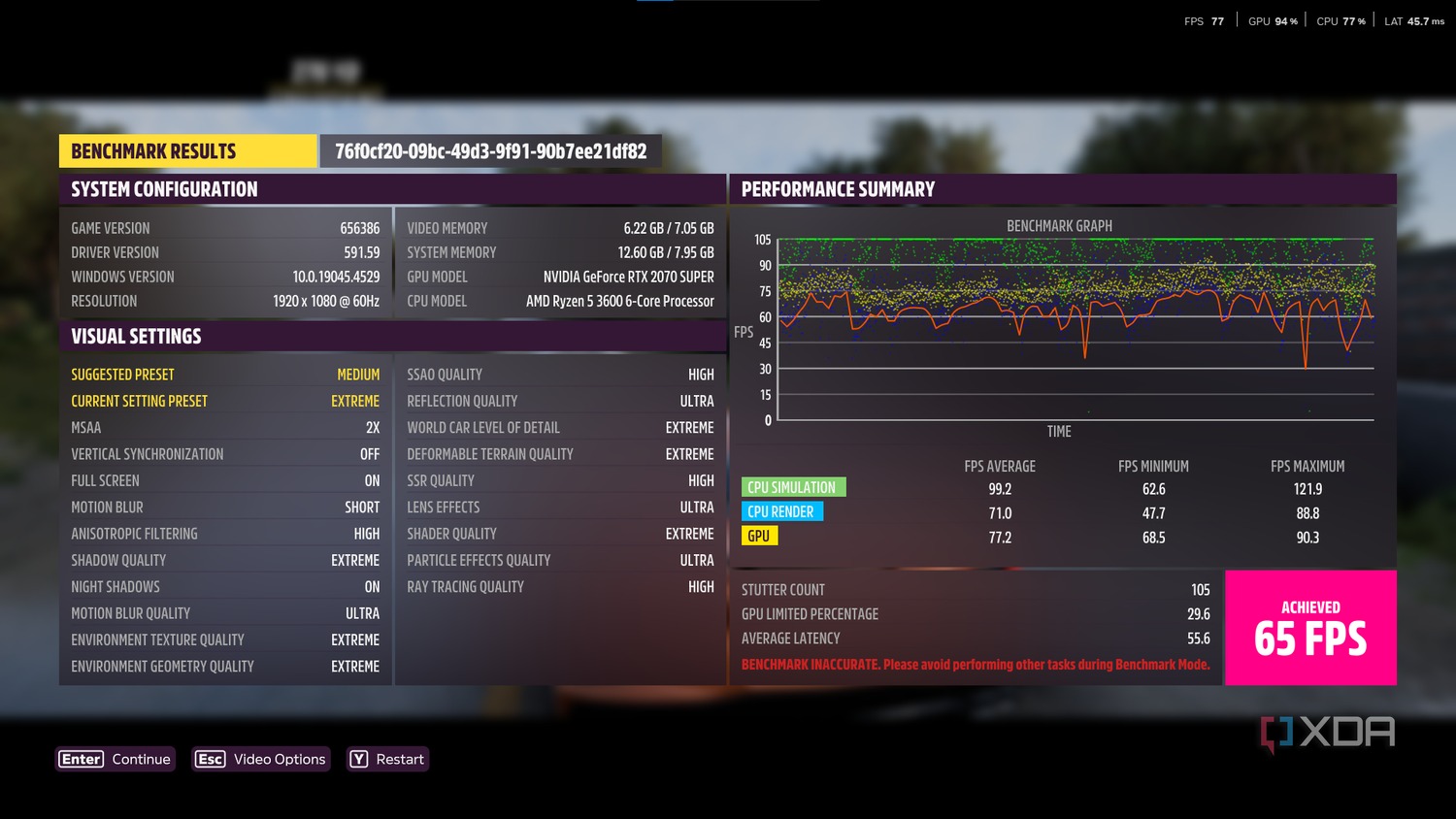Restart the benchmark run
This screenshot has height=819, width=1456.
click(x=387, y=759)
